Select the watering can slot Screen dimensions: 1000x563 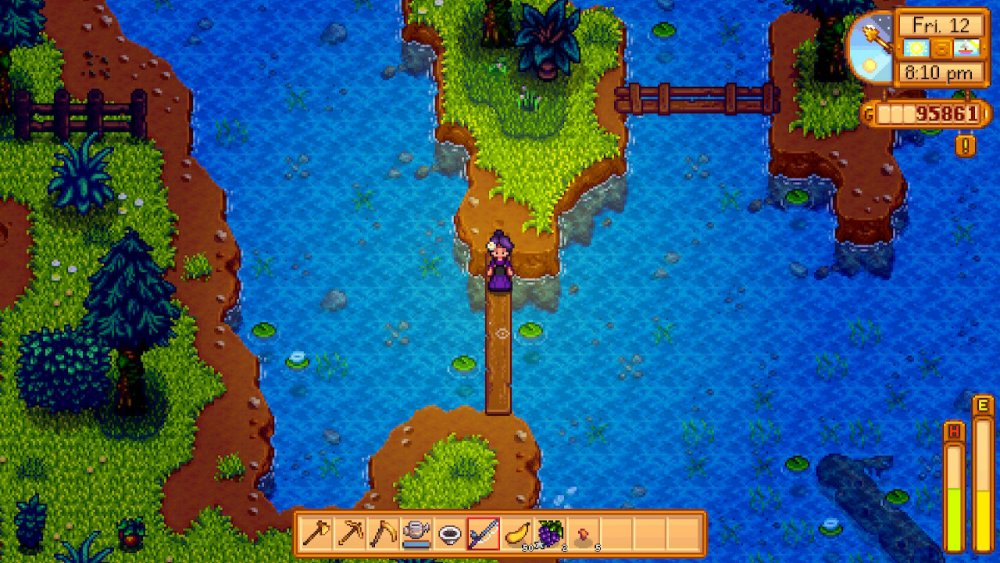pos(416,533)
